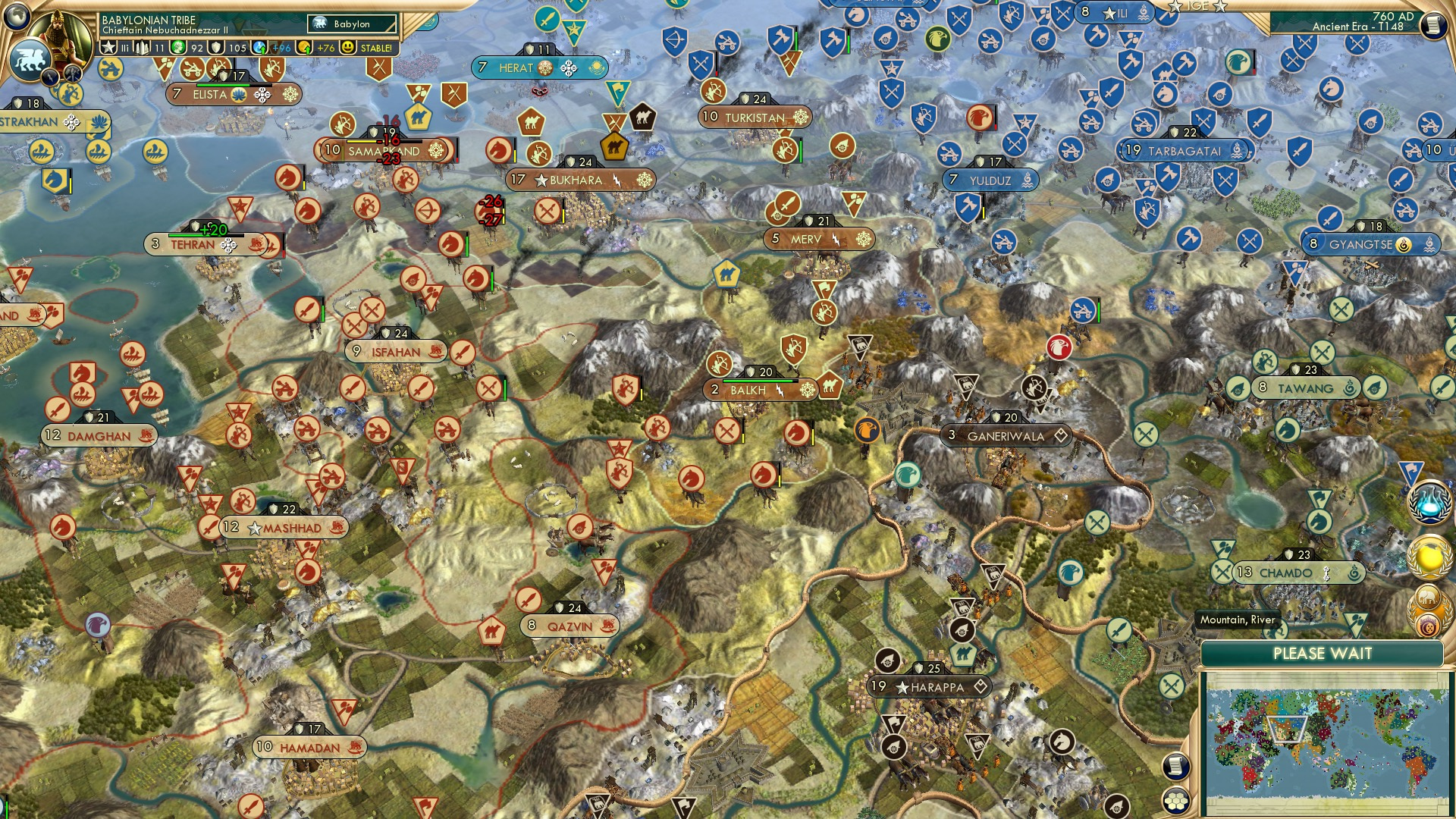
Task: Select the Harappa city banner
Action: tap(929, 688)
